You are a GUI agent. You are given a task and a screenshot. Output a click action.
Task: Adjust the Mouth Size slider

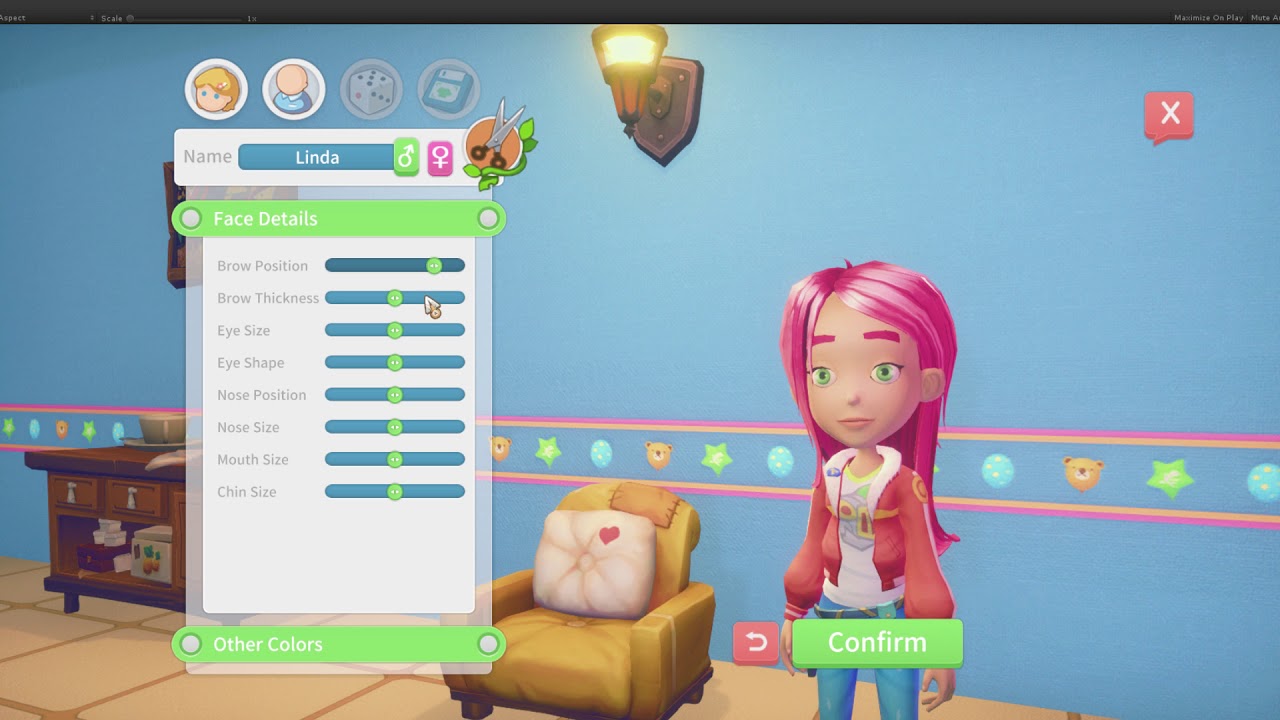pos(395,460)
